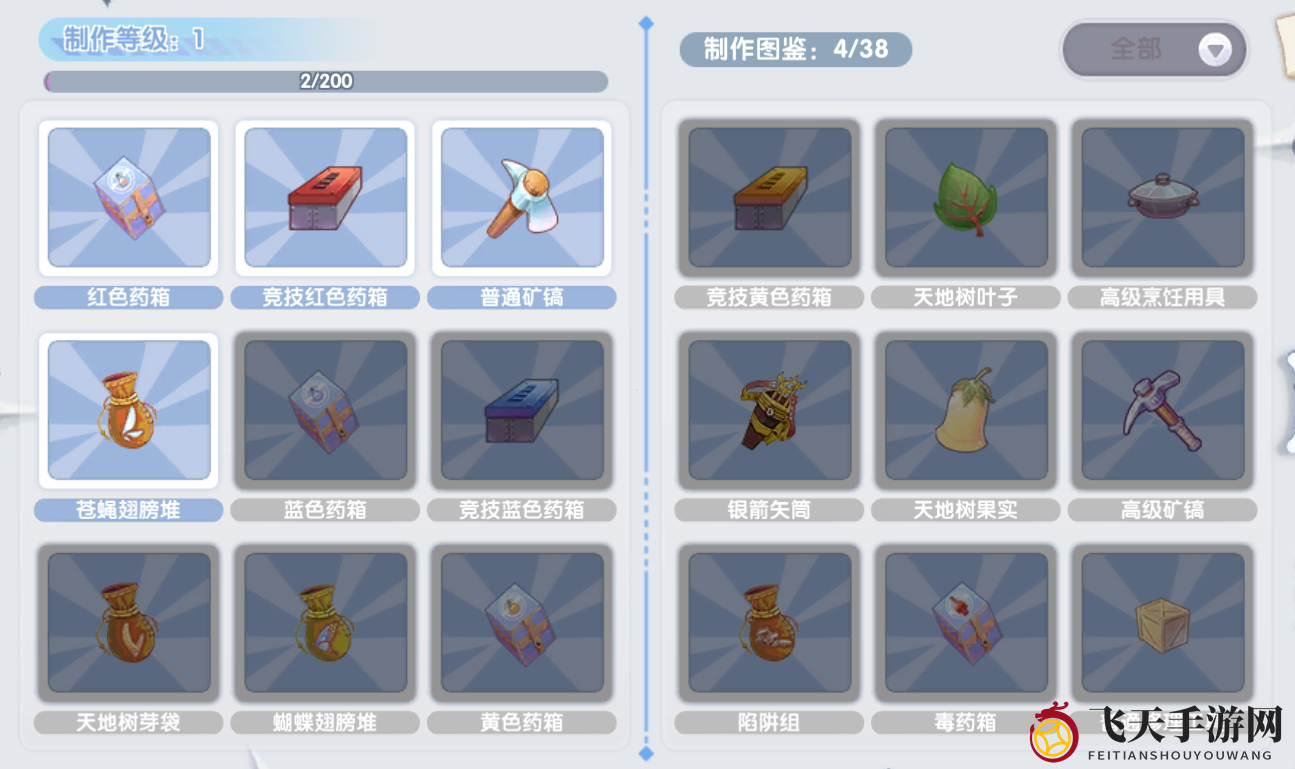Select the 陷阱组 trap pouch icon
The image size is (1295, 769).
coord(768,622)
